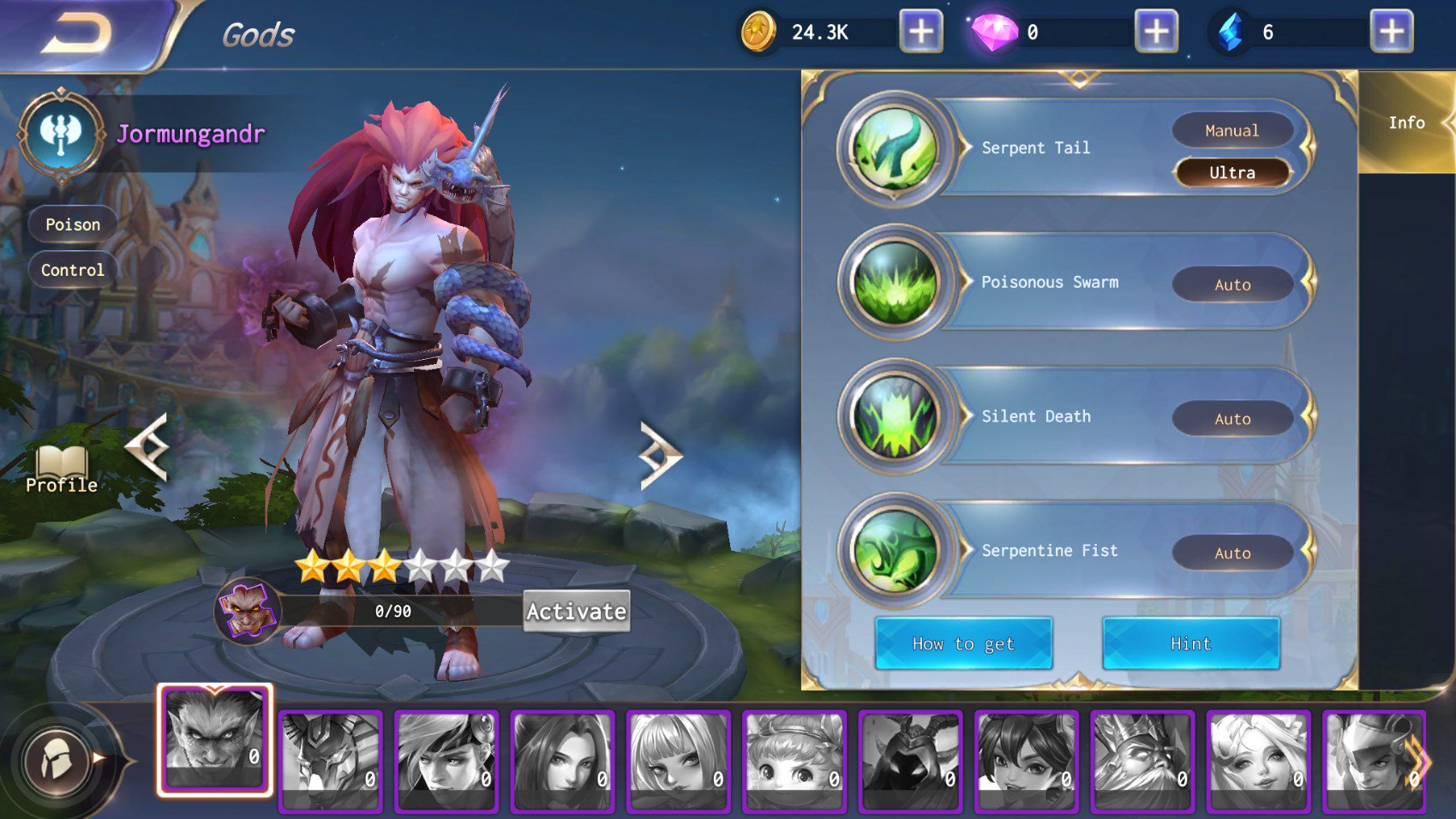Click the Poison trait tag
Image resolution: width=1456 pixels, height=819 pixels.
click(73, 224)
